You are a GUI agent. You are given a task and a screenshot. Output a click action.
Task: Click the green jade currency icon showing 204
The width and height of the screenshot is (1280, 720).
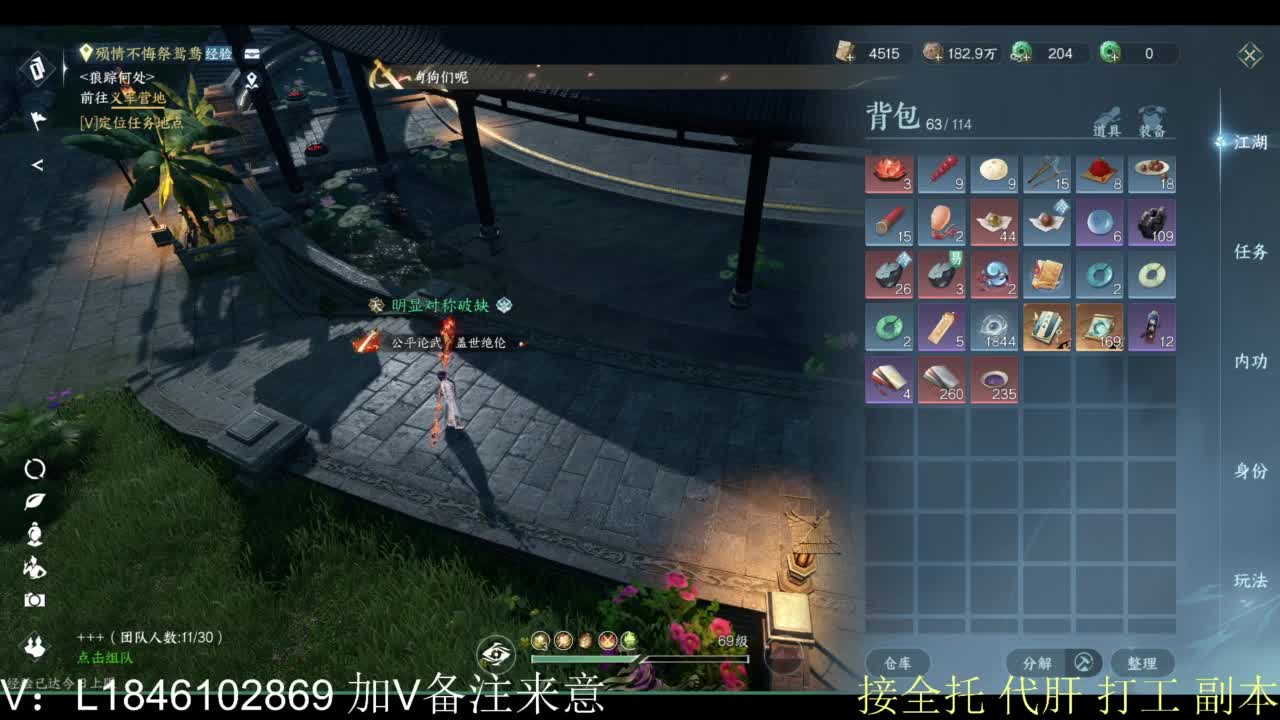pos(1022,54)
